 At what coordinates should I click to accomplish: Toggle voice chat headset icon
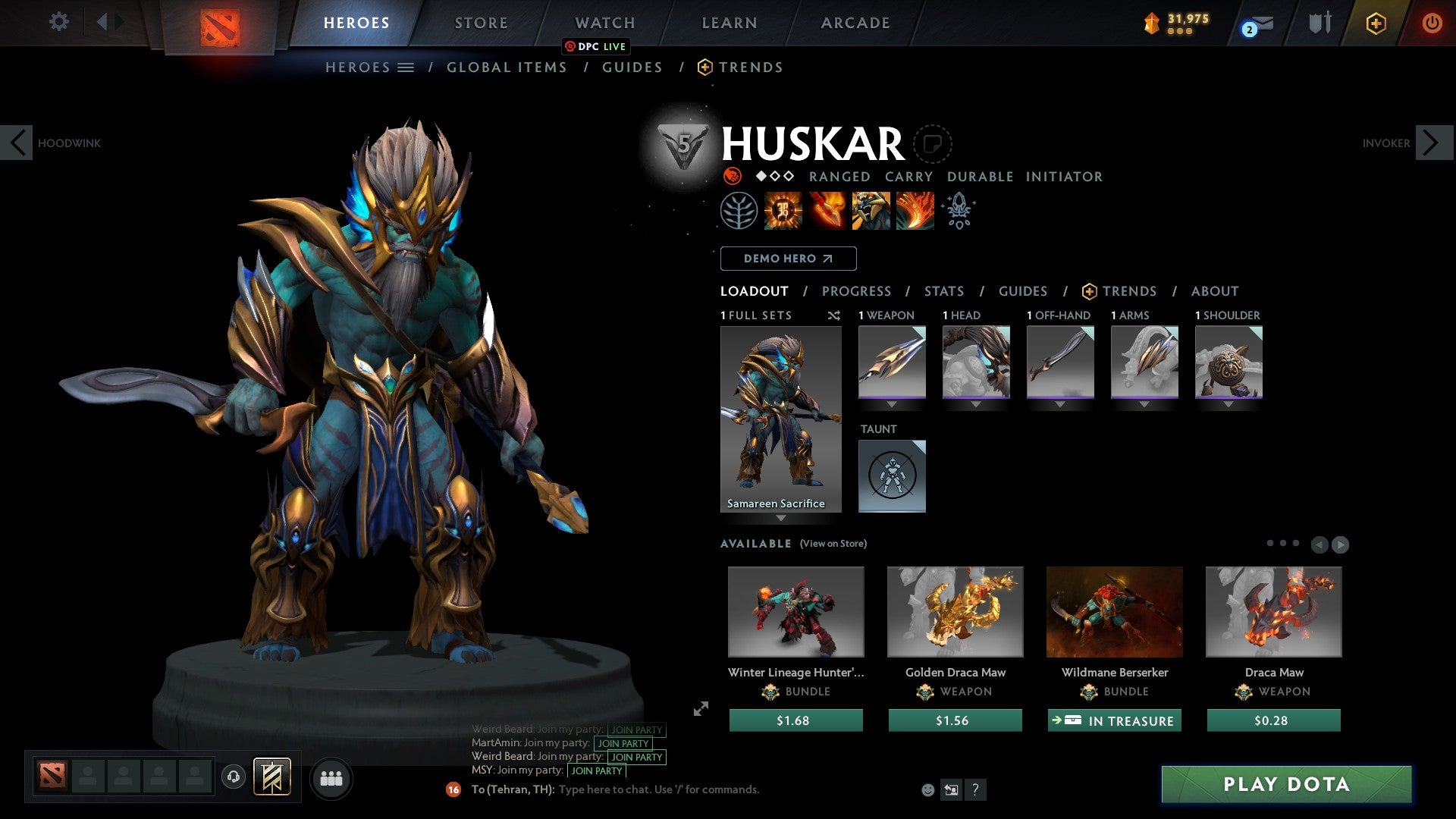pos(233,777)
